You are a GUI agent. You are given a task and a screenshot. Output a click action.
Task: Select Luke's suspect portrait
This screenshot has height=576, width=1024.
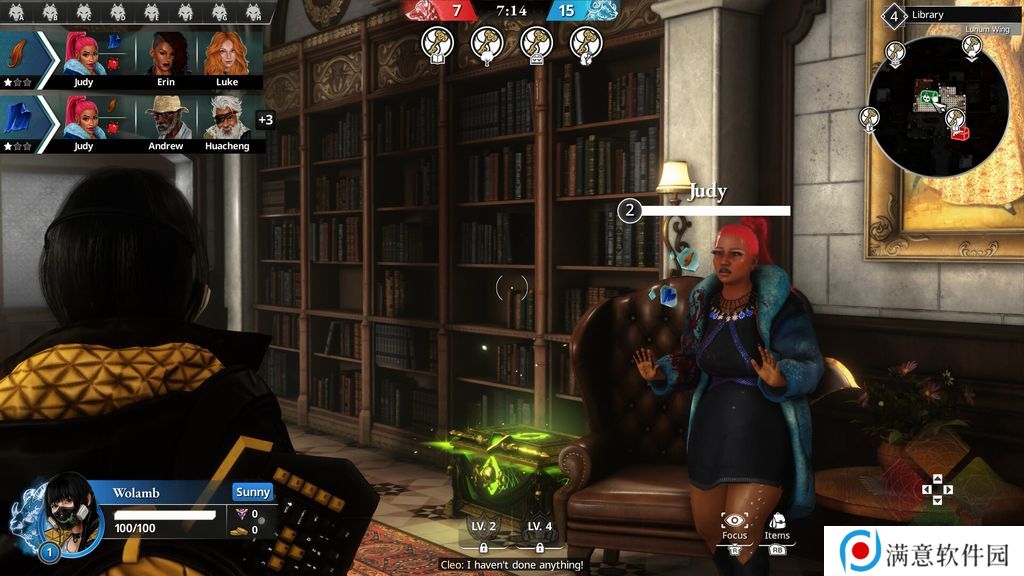coord(228,54)
